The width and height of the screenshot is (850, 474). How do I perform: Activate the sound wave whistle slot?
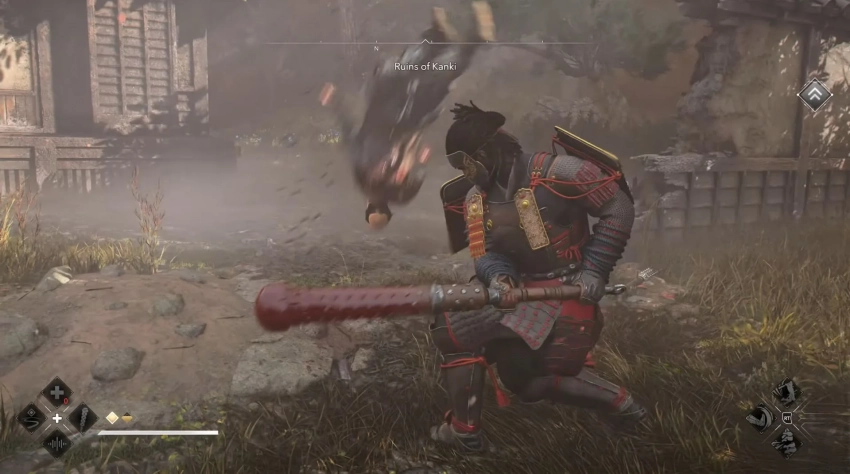tap(57, 443)
